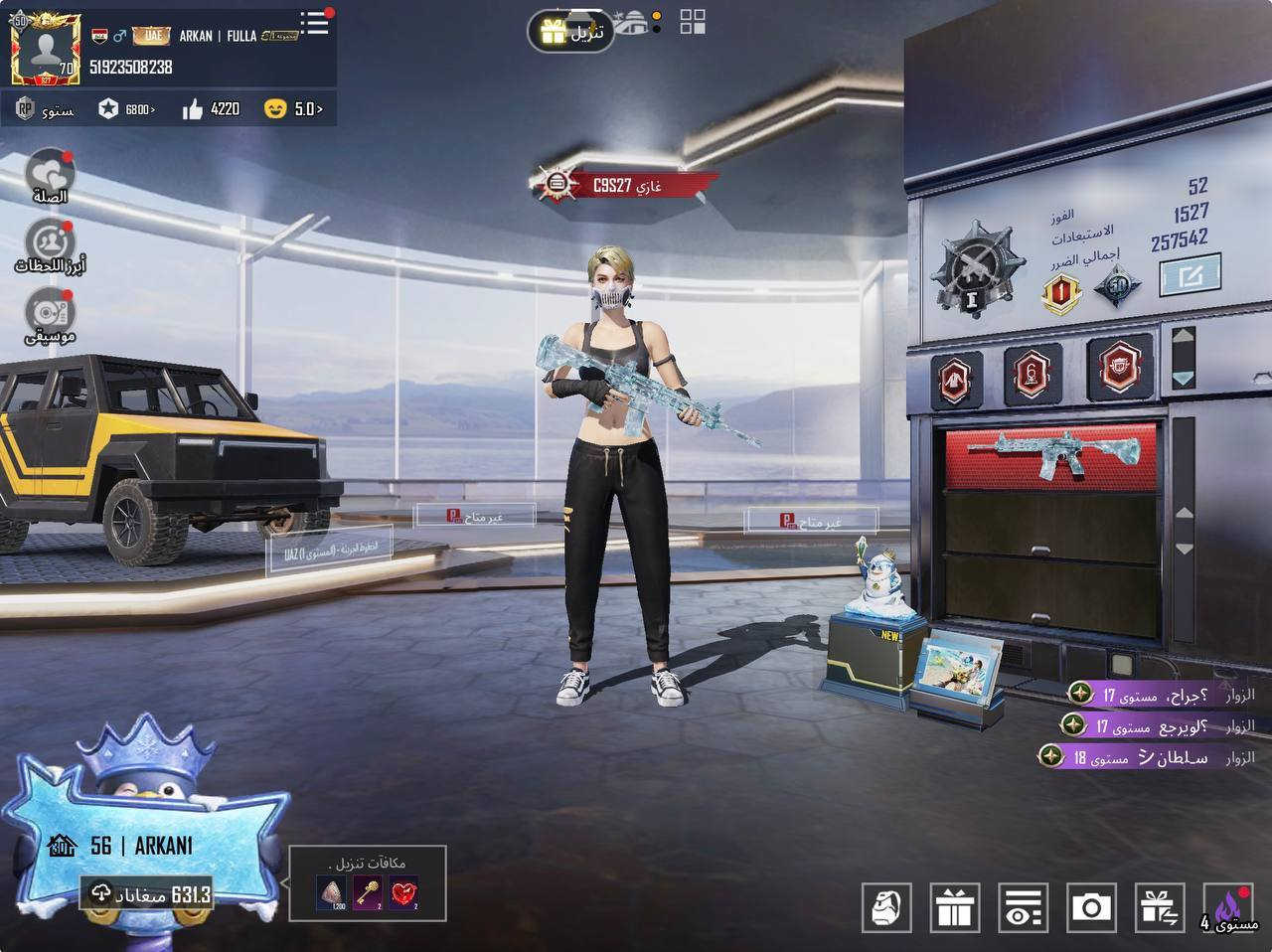
Task: Open the eye list visibility icon
Action: coord(1023,906)
